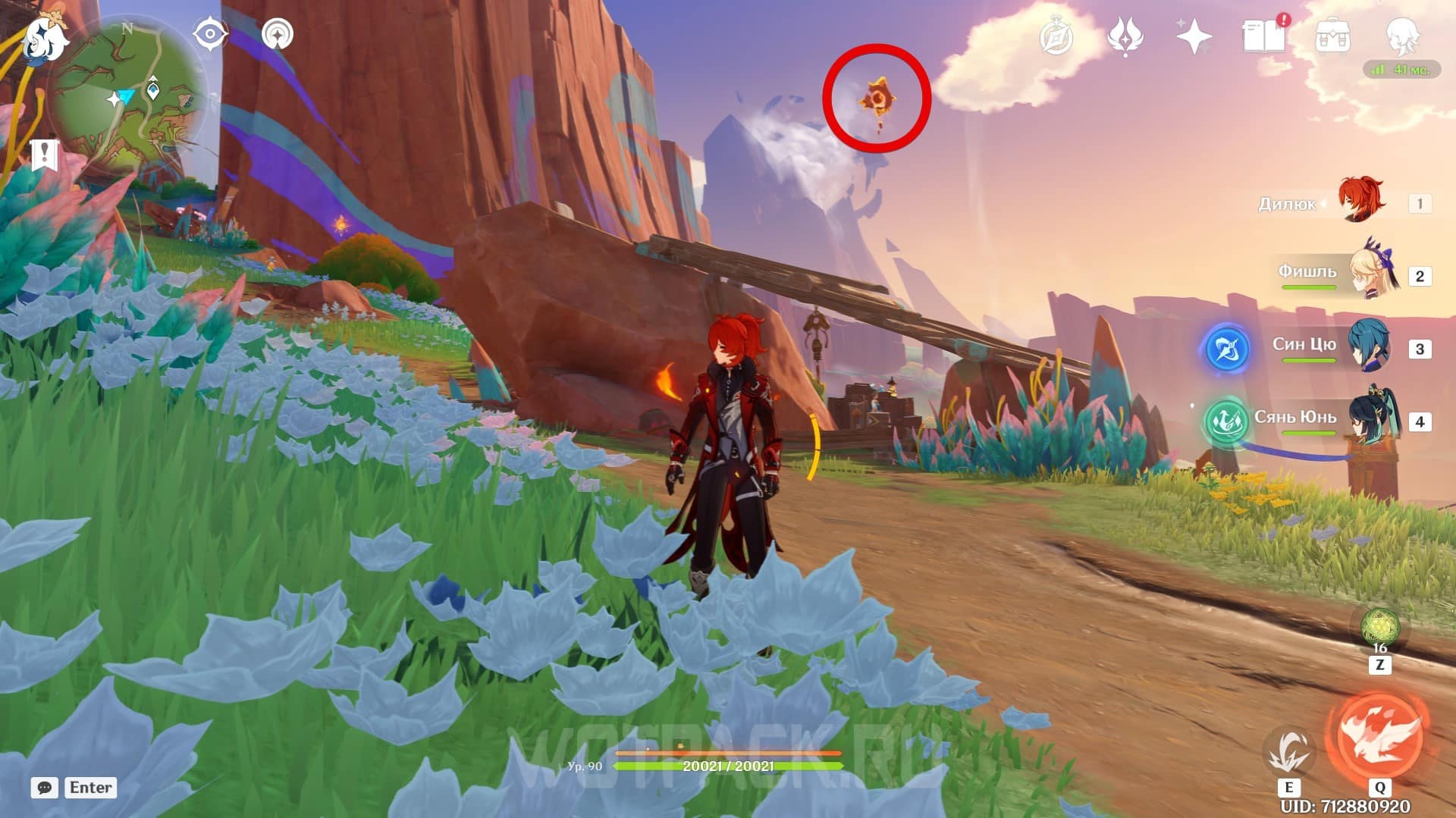Open the Adventurer Handbook book icon
The image size is (1456, 818).
click(x=1264, y=36)
